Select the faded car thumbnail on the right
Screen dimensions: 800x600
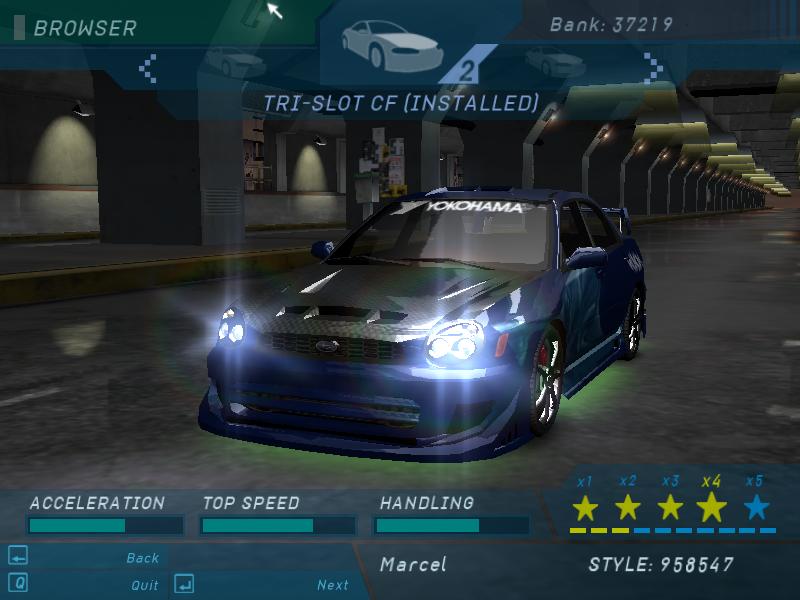click(x=555, y=62)
